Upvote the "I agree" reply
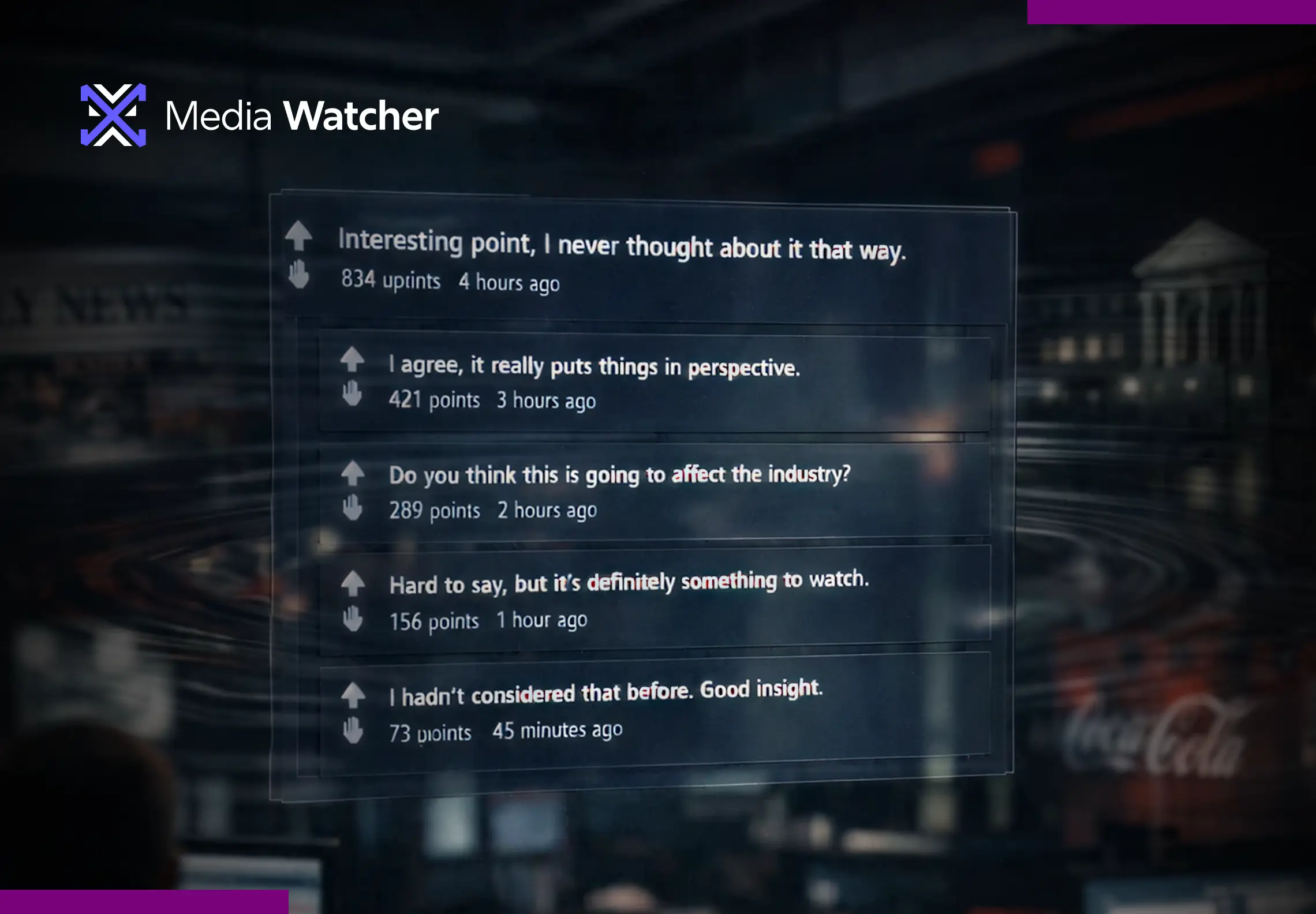 tap(352, 359)
